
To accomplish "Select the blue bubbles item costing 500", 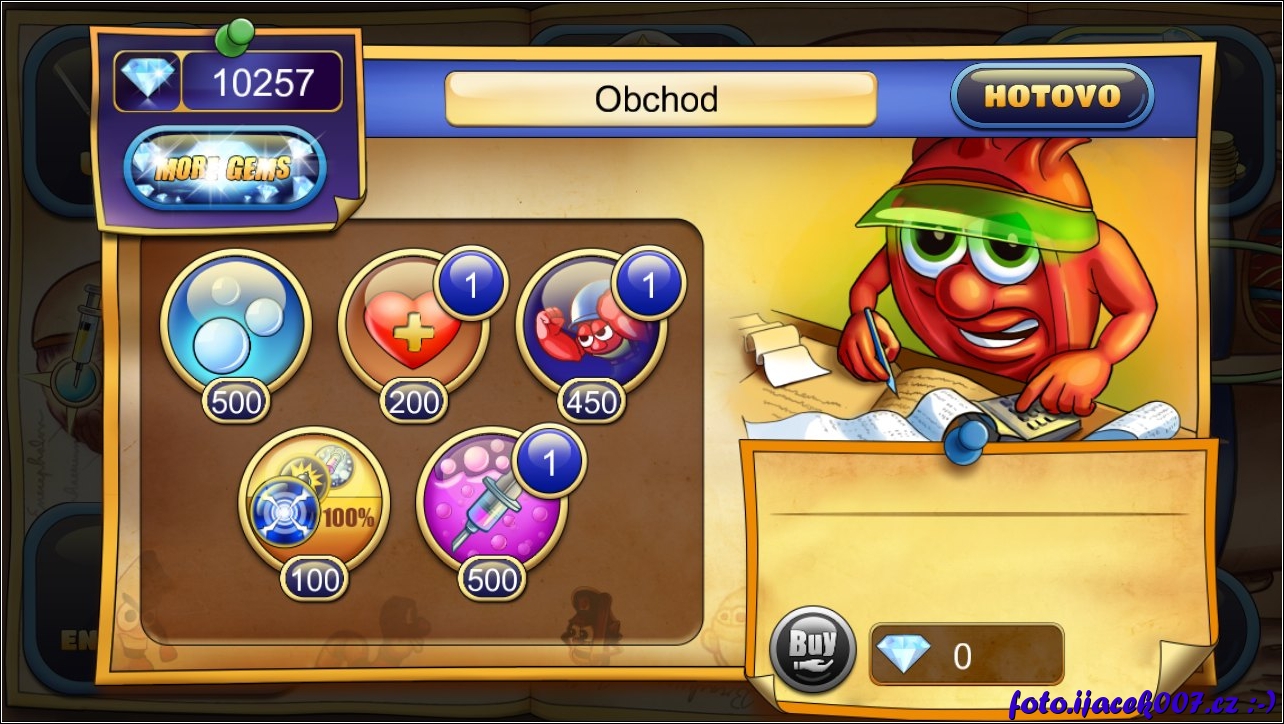I will pos(236,325).
